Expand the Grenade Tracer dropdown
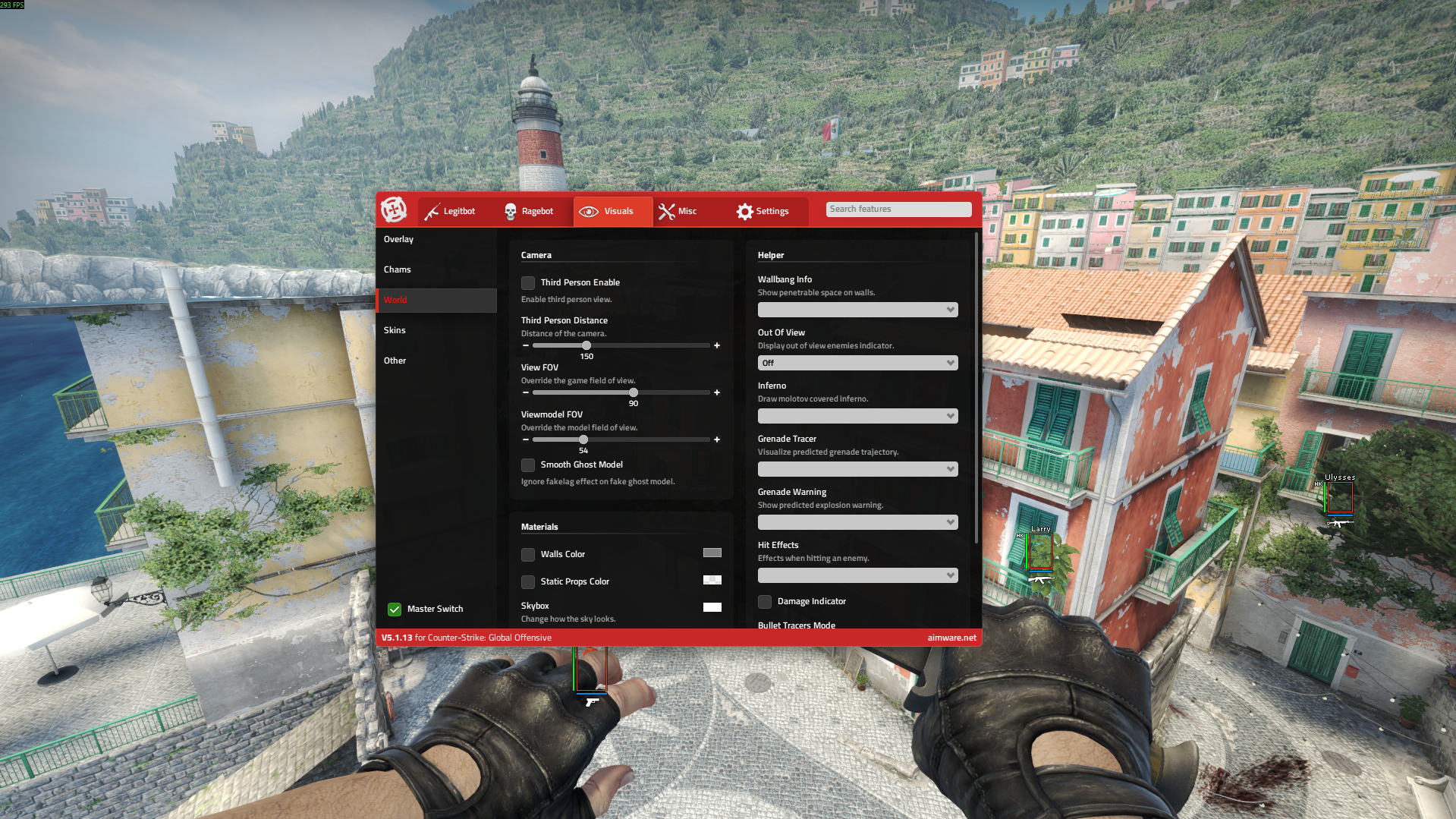 pyautogui.click(x=857, y=468)
